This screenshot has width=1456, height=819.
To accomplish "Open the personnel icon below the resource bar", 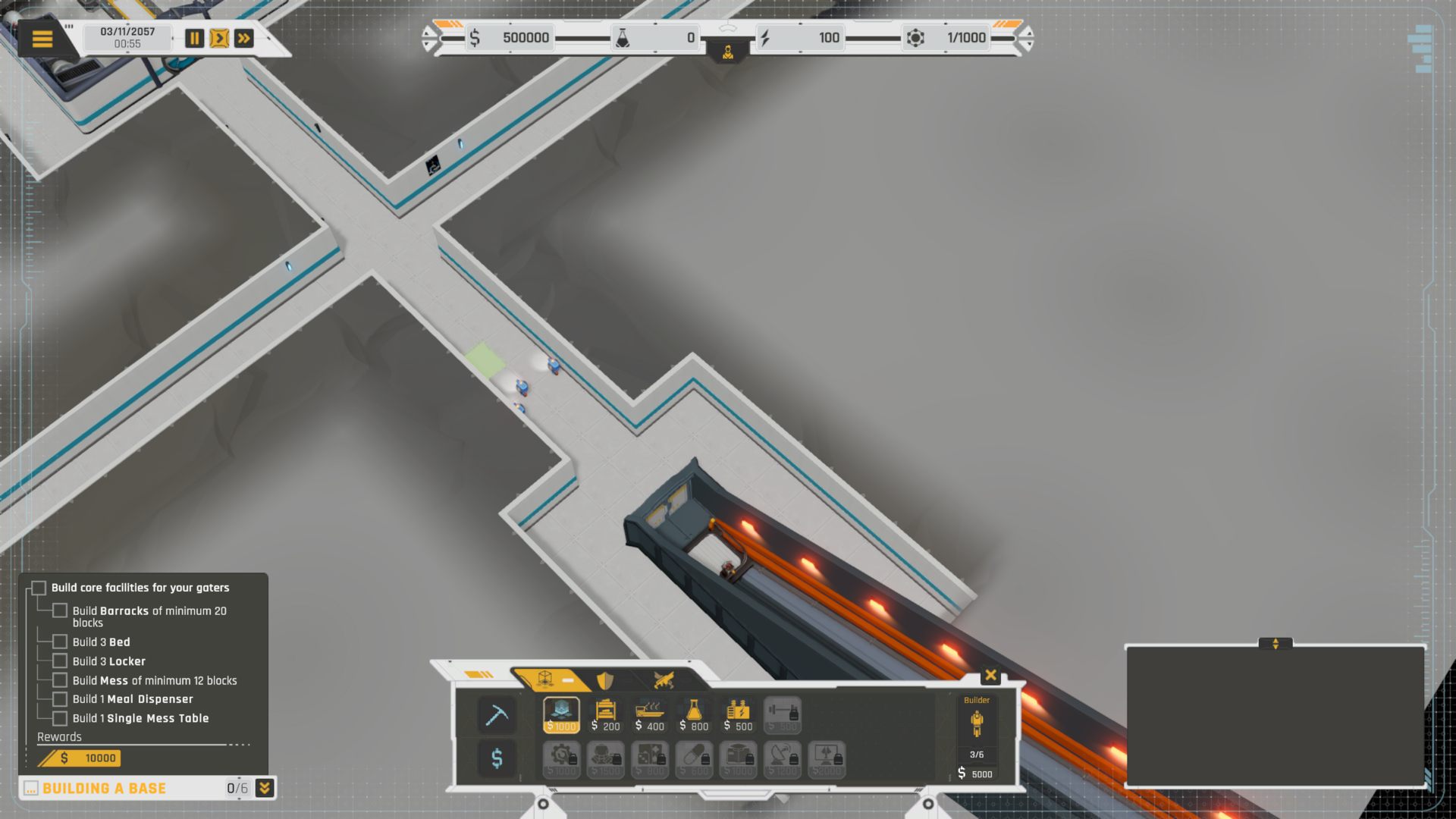I will tap(728, 53).
